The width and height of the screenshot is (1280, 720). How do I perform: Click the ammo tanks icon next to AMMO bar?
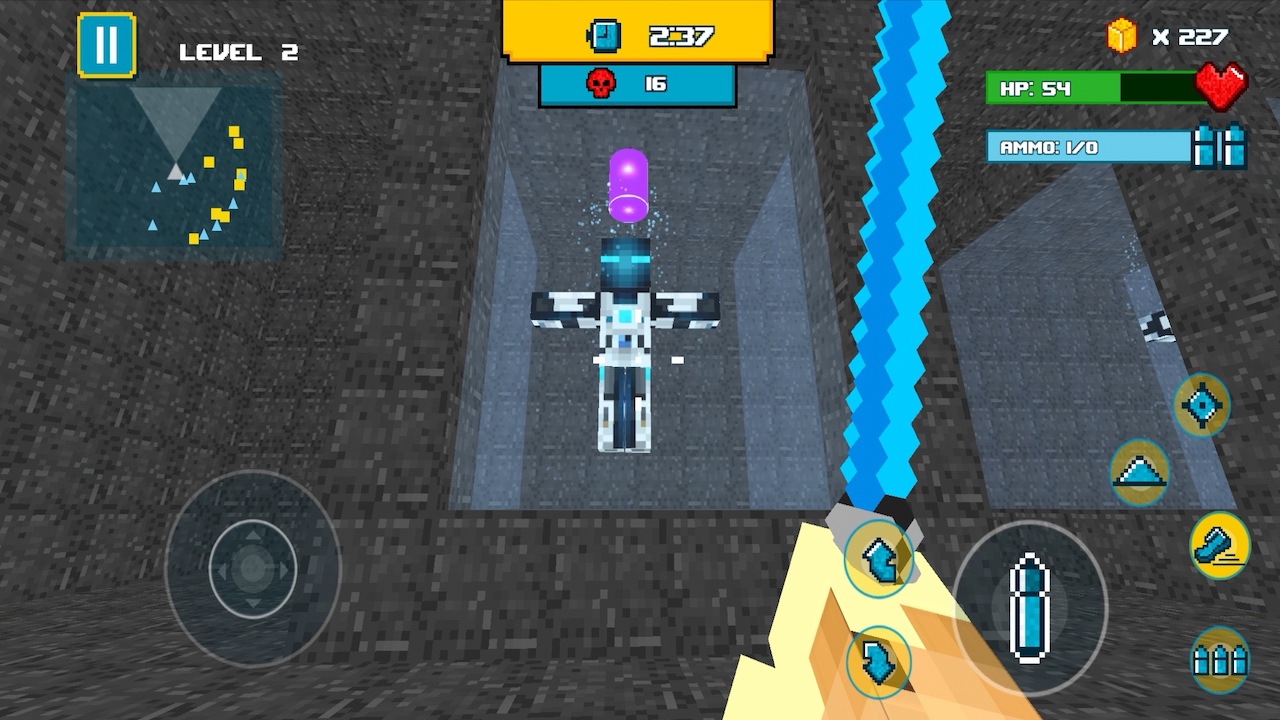(x=1213, y=146)
